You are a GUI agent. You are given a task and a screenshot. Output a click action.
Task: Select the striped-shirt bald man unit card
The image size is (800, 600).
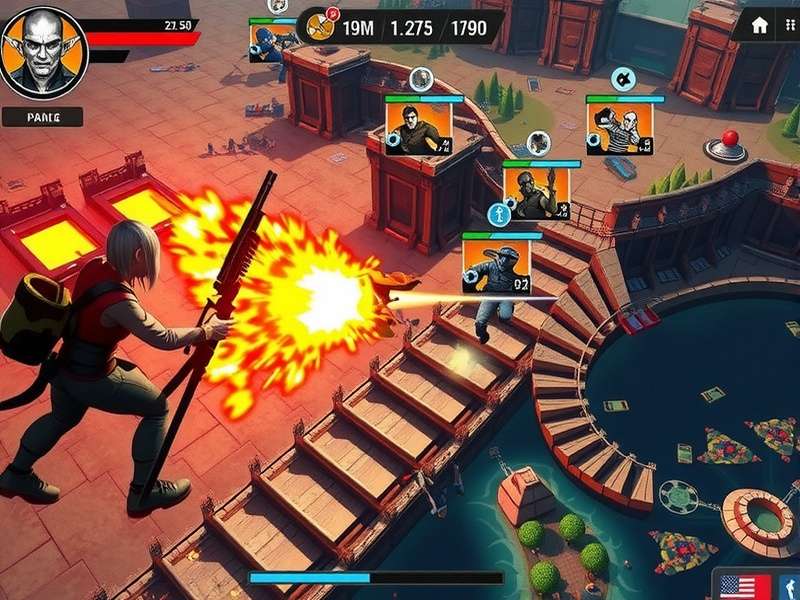point(619,128)
